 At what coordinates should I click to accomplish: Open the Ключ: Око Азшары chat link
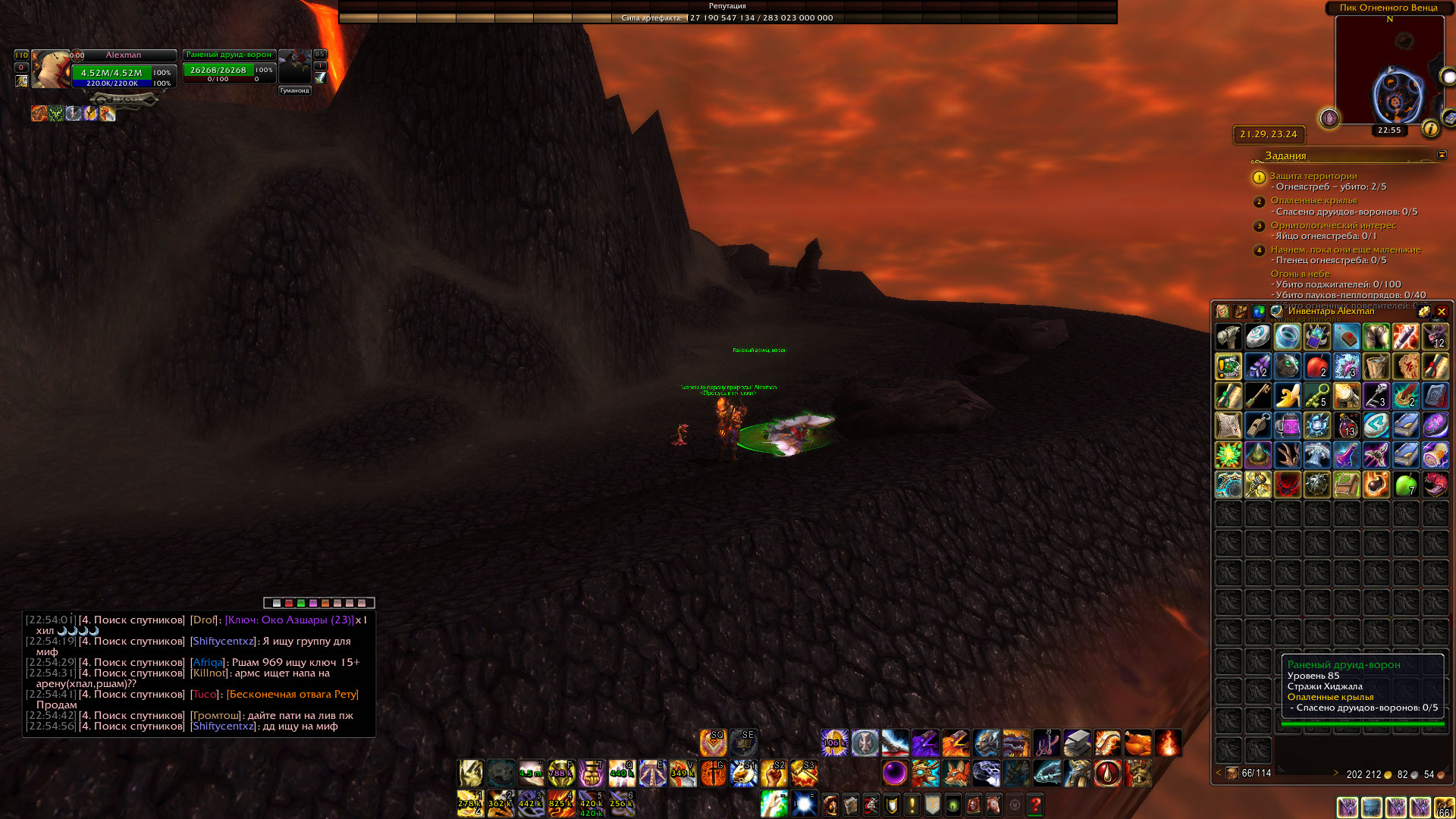(x=289, y=620)
